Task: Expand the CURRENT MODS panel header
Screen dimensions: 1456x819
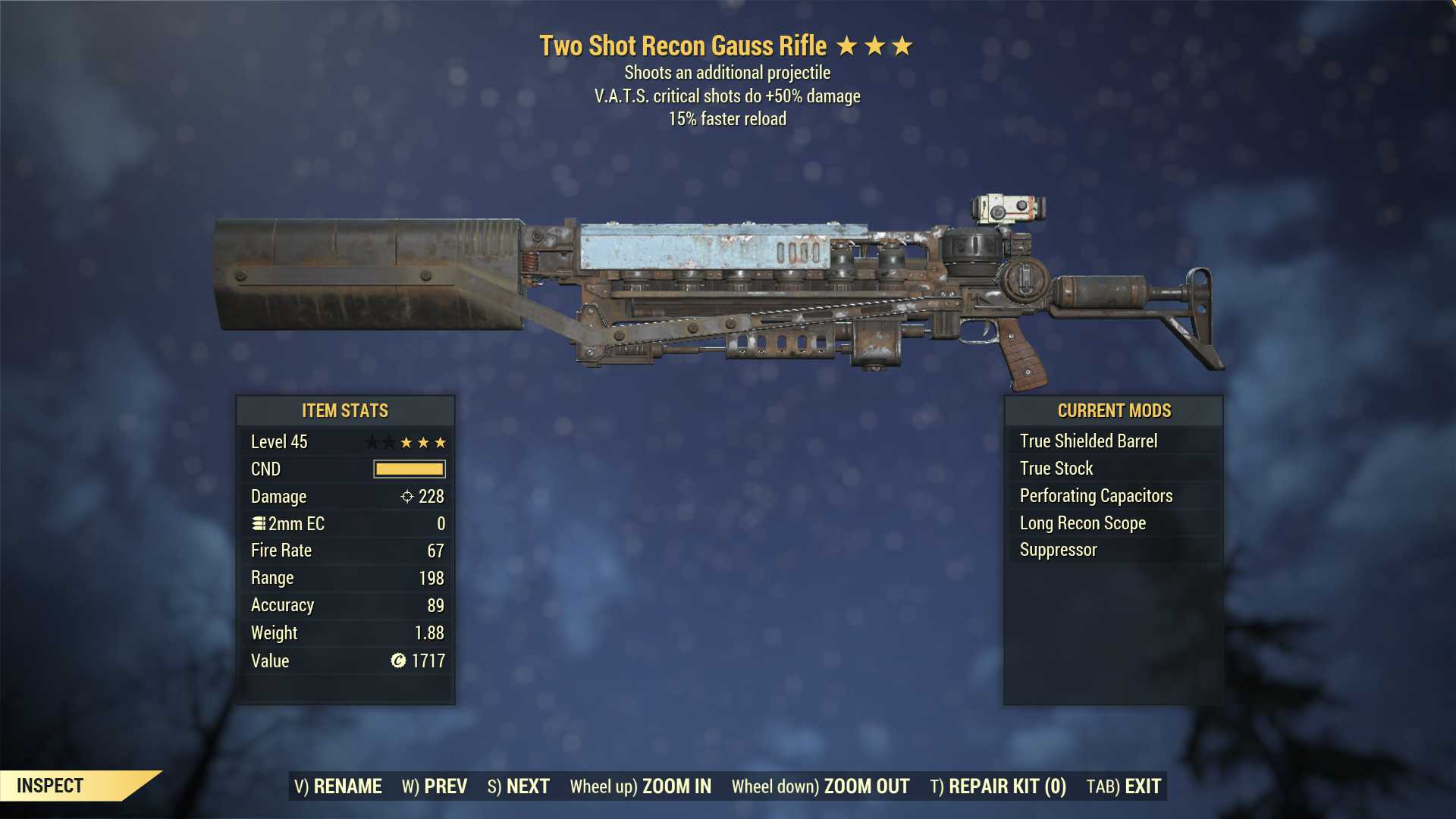Action: click(1115, 410)
